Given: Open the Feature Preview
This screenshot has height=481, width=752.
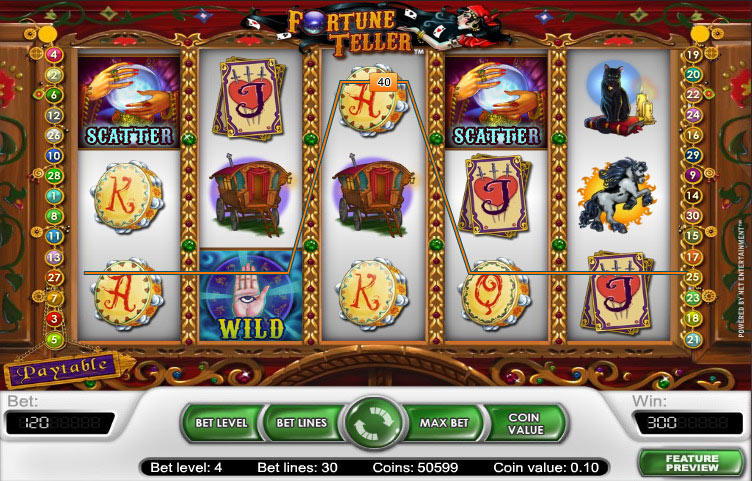Looking at the screenshot, I should coord(692,461).
